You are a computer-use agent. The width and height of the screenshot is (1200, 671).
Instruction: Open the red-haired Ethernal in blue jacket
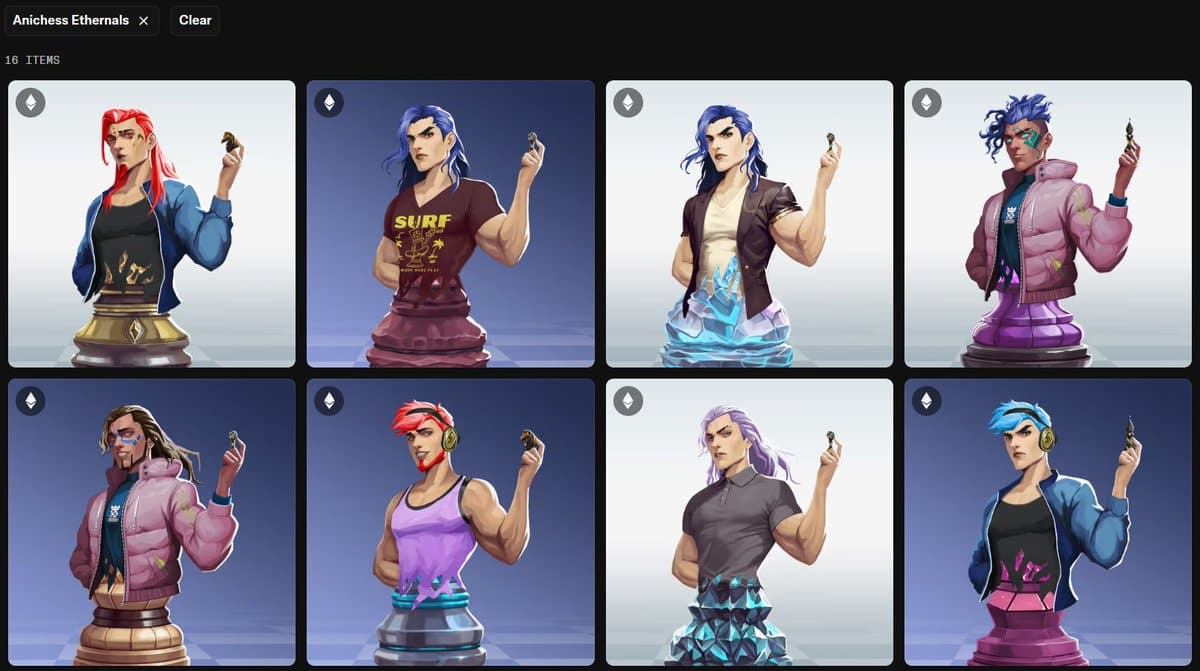click(x=152, y=224)
